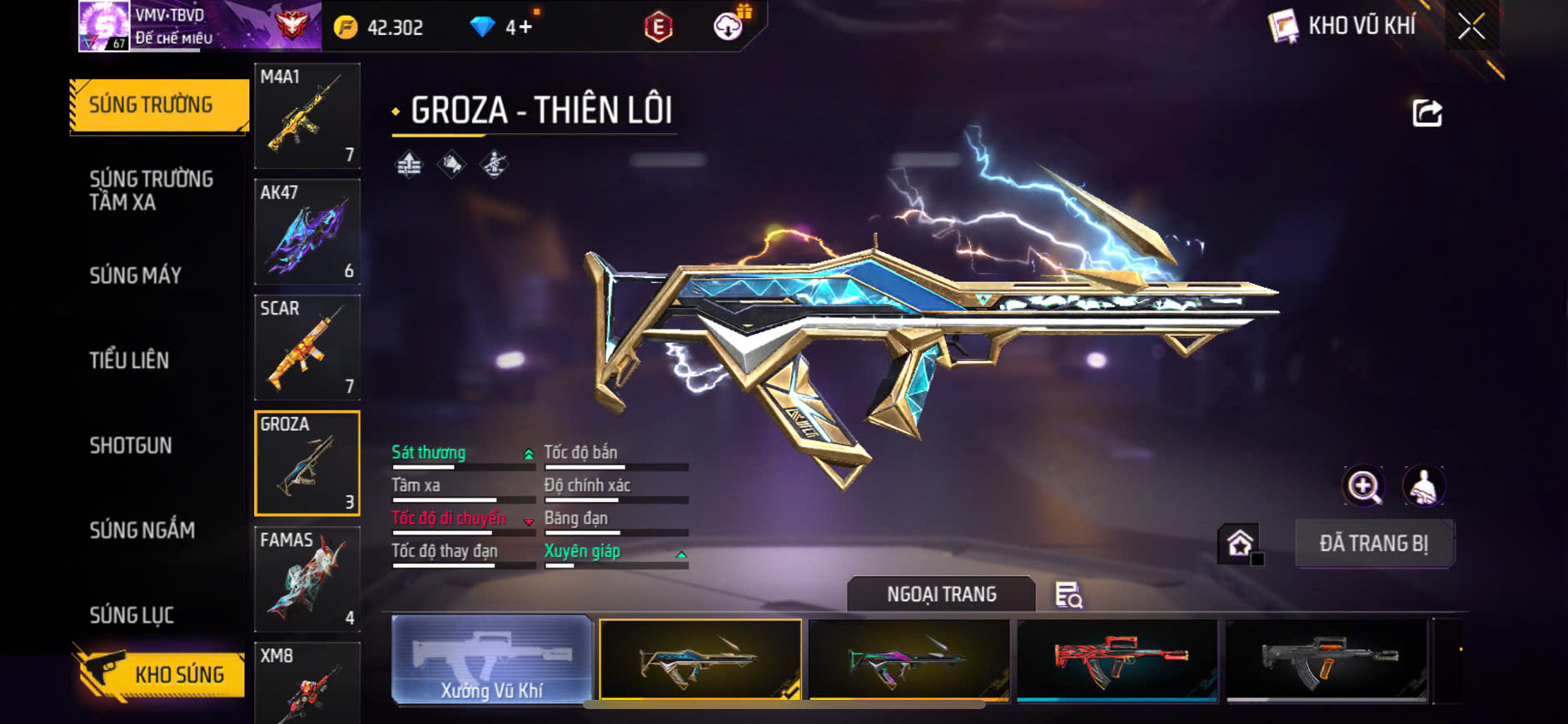Choose the Tiểu Liên category

point(130,360)
